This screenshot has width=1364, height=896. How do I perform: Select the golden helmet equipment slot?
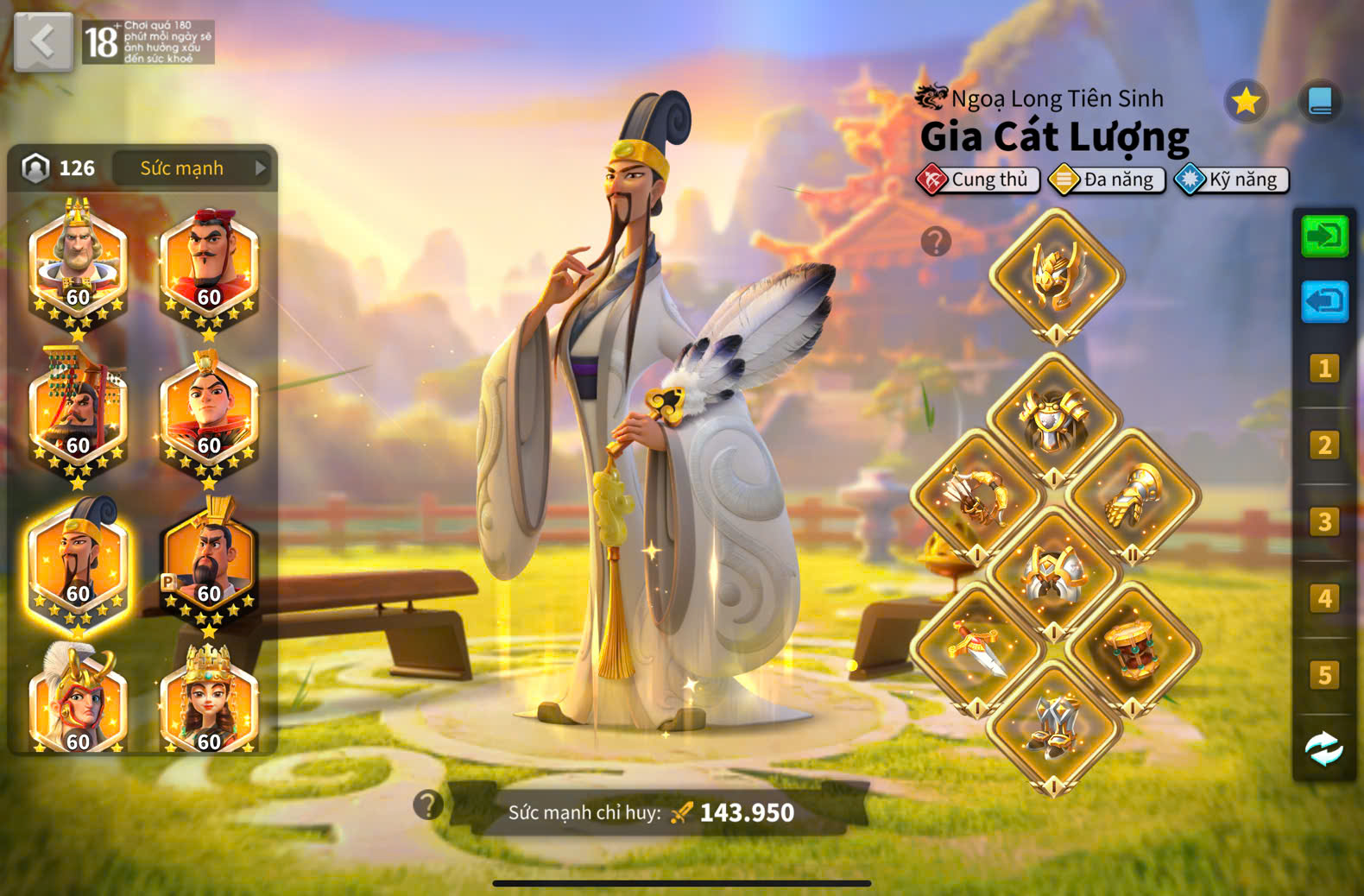1056,275
